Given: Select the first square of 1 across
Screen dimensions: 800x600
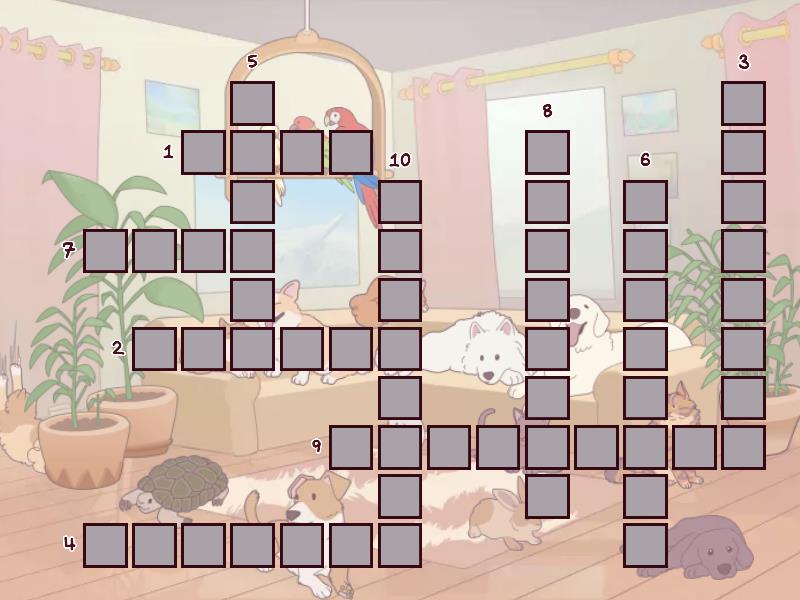Looking at the screenshot, I should tap(203, 152).
